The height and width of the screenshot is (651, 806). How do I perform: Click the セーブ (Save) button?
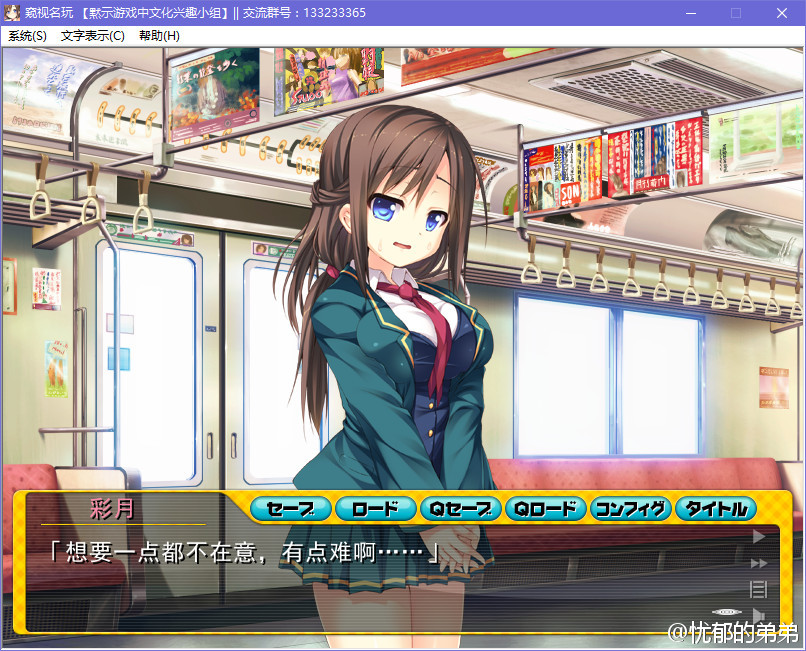(290, 509)
